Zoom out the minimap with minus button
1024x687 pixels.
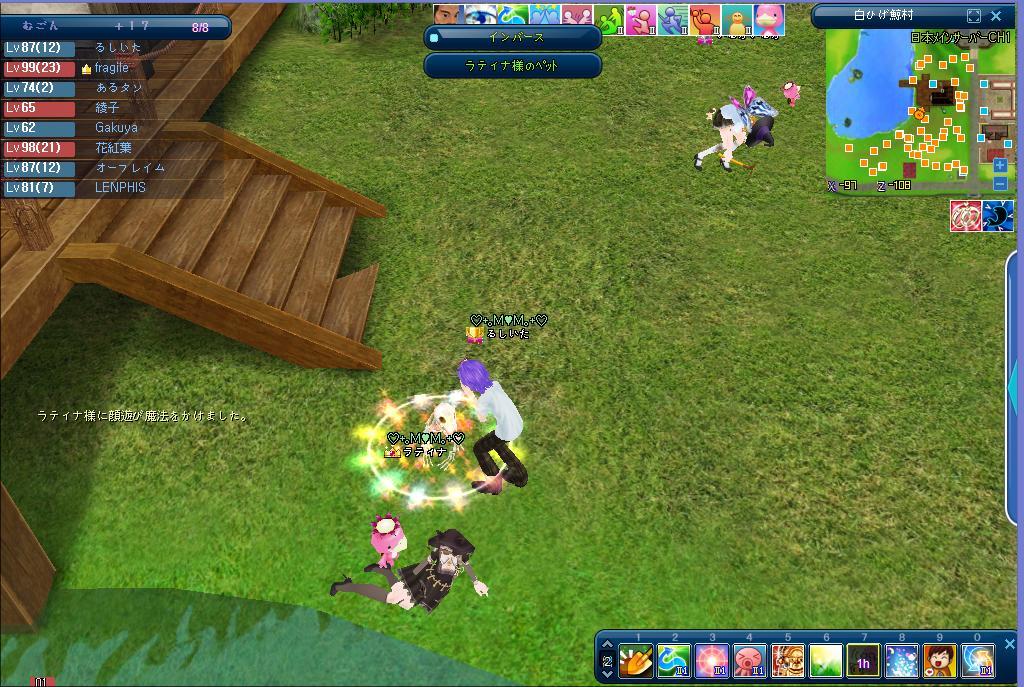pos(1000,183)
